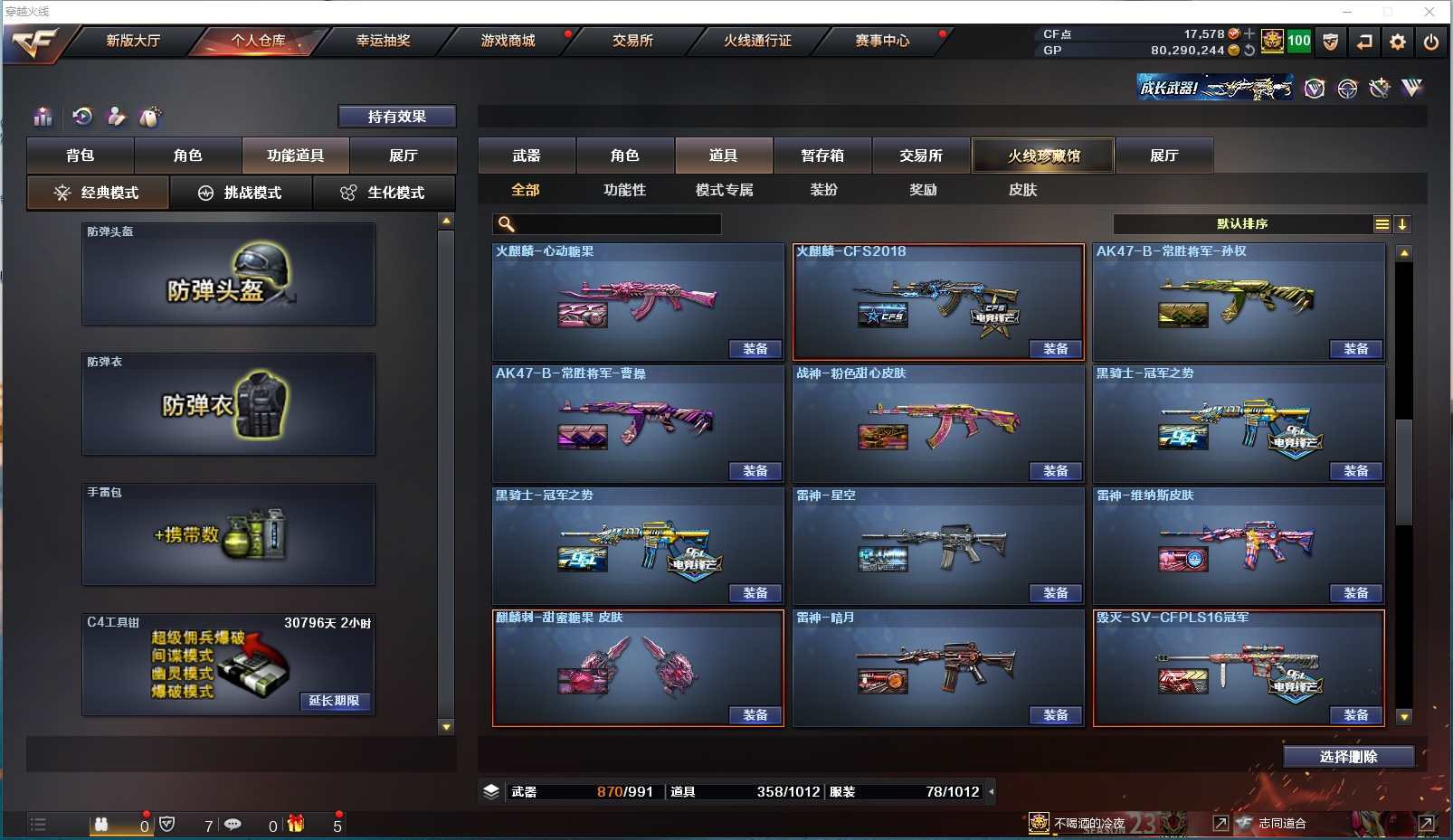This screenshot has height=840, width=1453.
Task: Click the 选择删除 button
Action: click(x=1348, y=757)
